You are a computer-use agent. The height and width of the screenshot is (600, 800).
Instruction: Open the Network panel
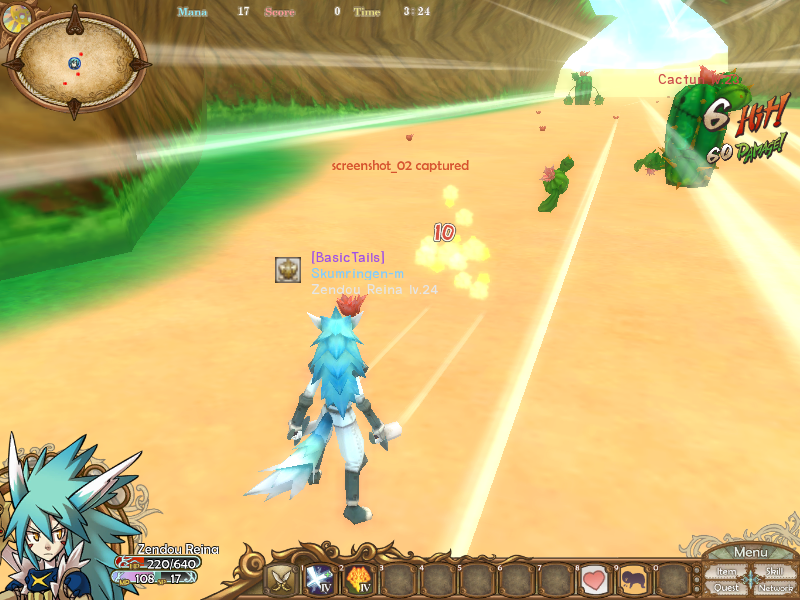coord(776,588)
